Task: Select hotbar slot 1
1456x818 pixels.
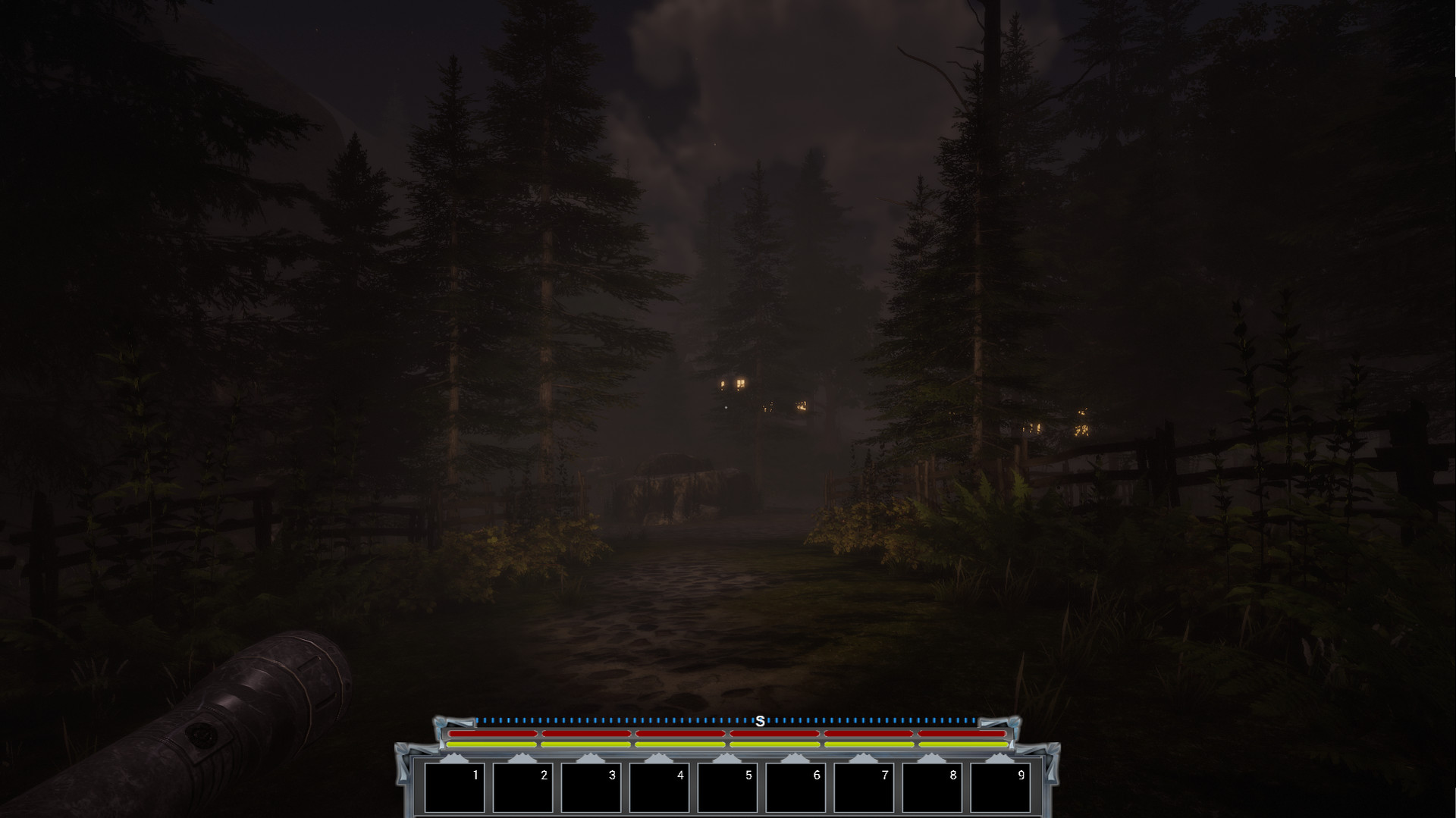Action: 453,788
